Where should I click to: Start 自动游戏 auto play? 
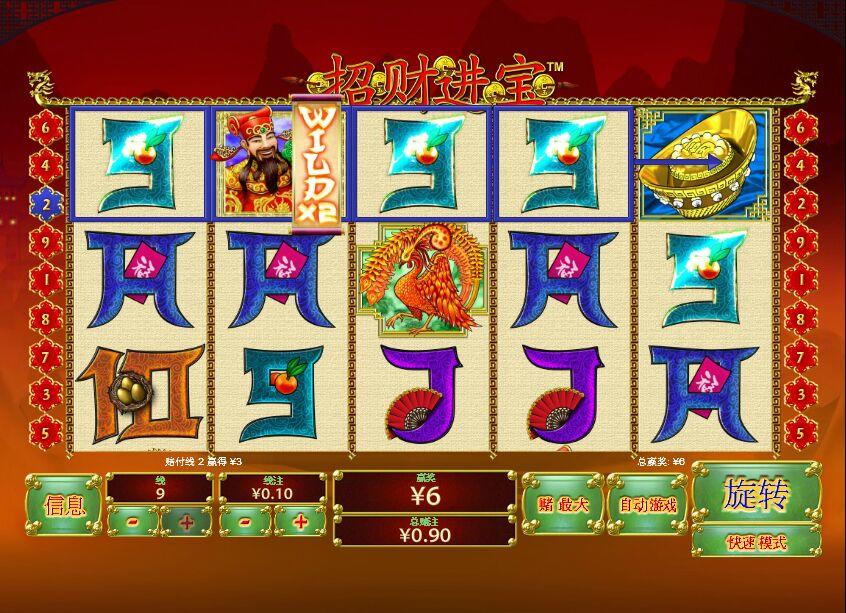(x=647, y=505)
